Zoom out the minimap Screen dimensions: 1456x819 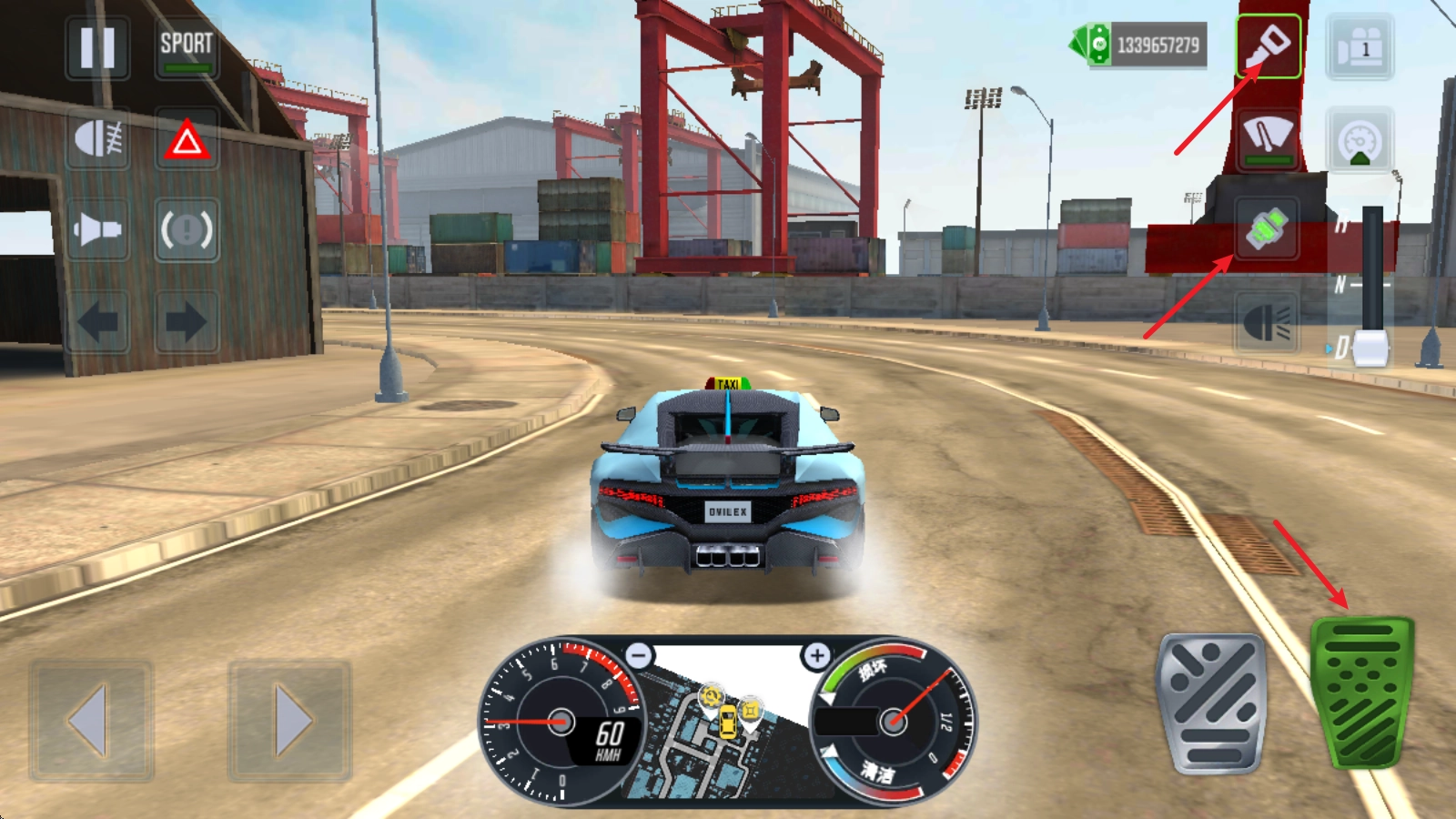pyautogui.click(x=640, y=655)
